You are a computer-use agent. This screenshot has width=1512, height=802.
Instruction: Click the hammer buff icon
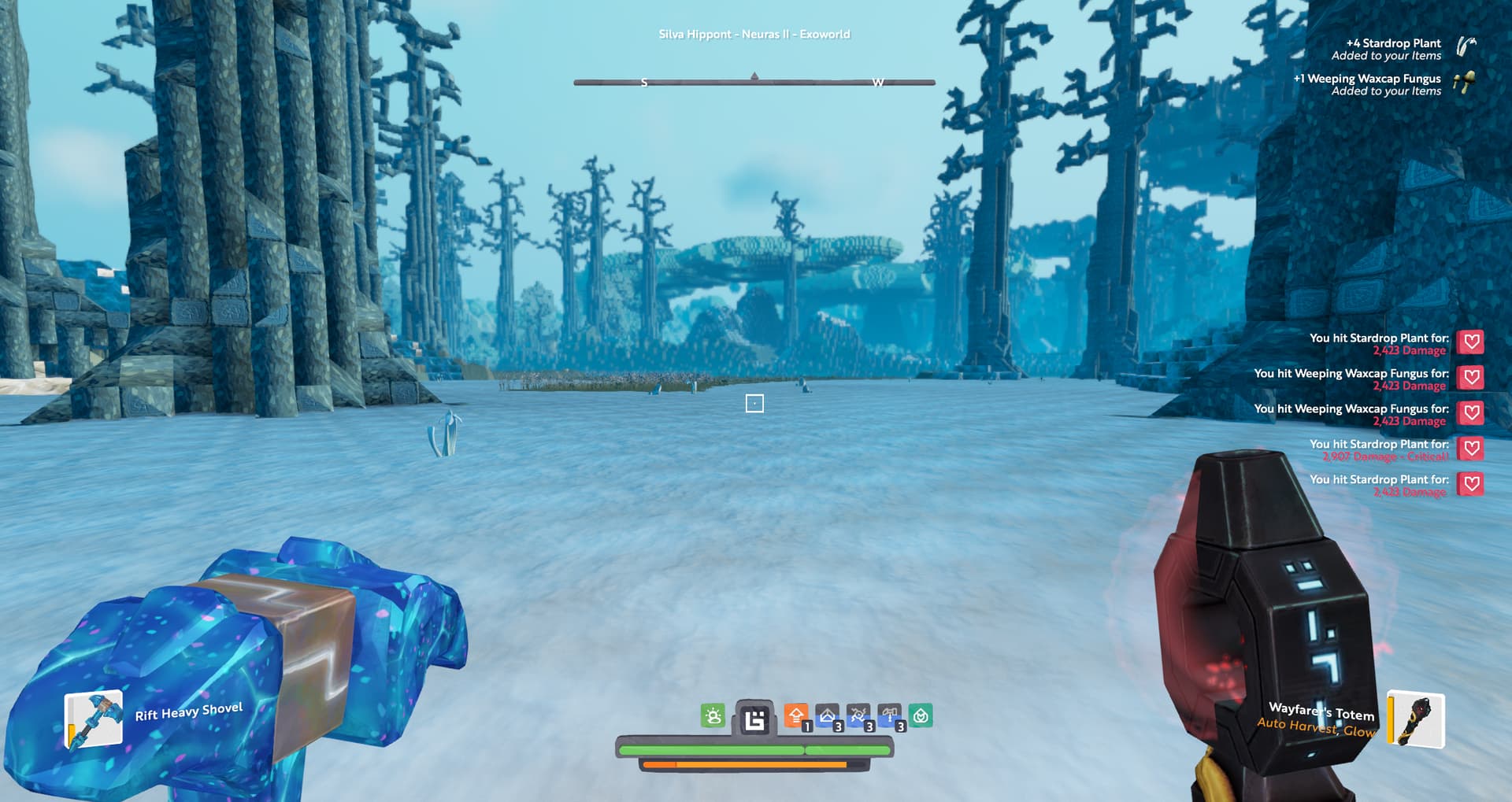(x=890, y=716)
